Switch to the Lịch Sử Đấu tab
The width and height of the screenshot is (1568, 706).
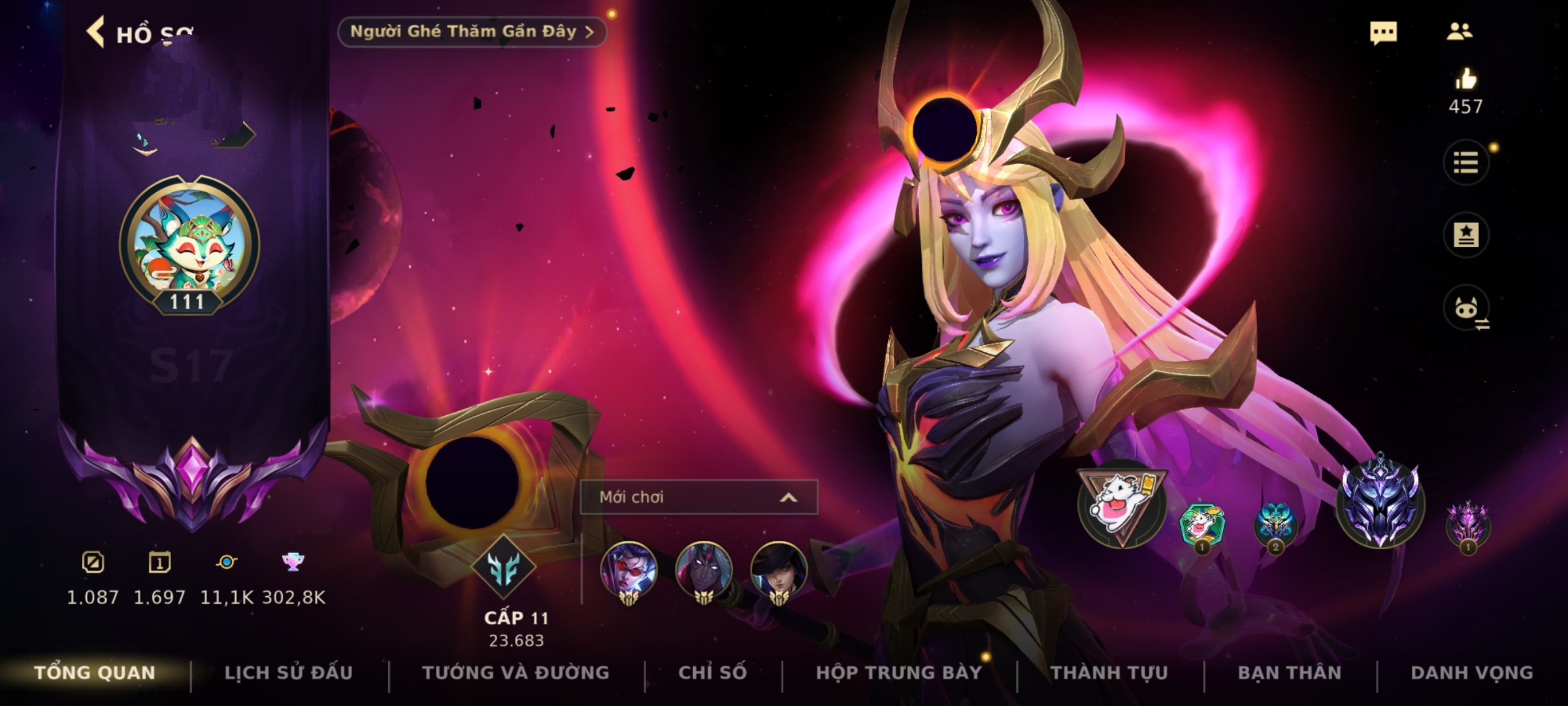(288, 673)
